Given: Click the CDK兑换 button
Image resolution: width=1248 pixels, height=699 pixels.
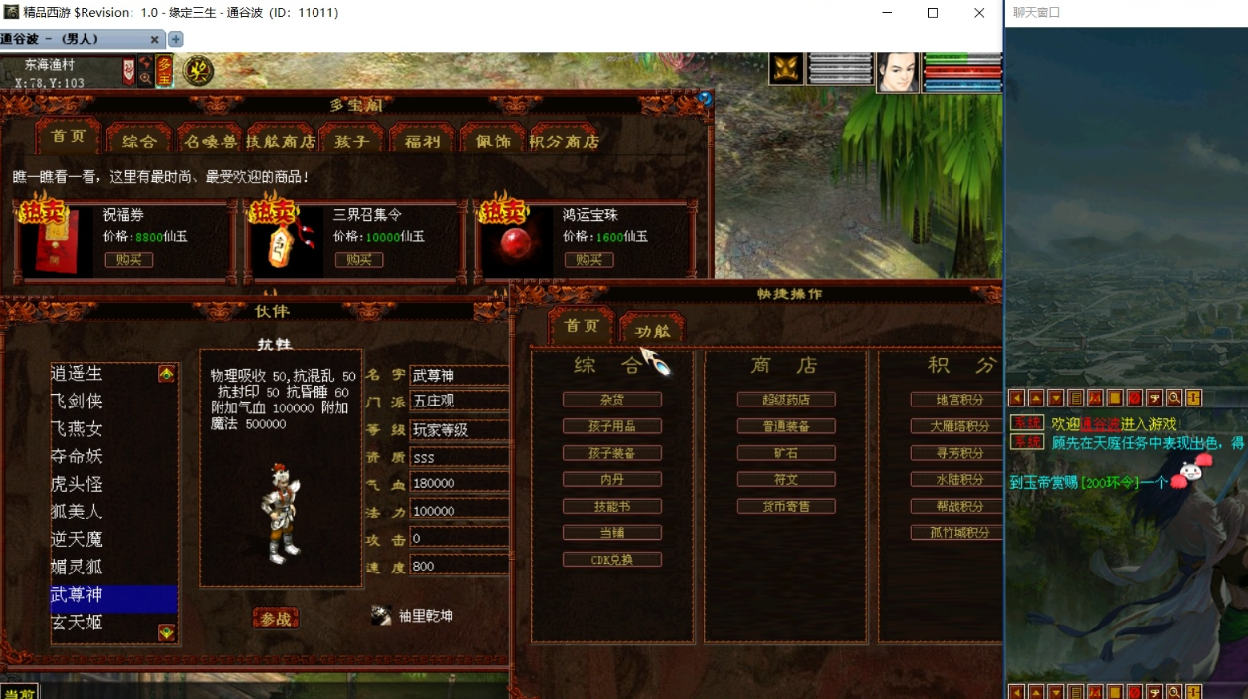Looking at the screenshot, I should [x=612, y=560].
